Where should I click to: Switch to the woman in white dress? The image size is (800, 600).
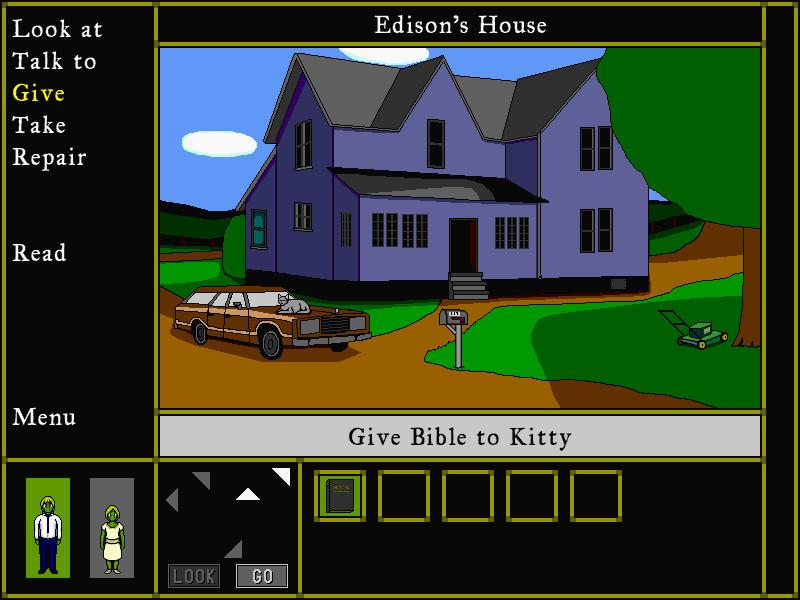point(112,528)
